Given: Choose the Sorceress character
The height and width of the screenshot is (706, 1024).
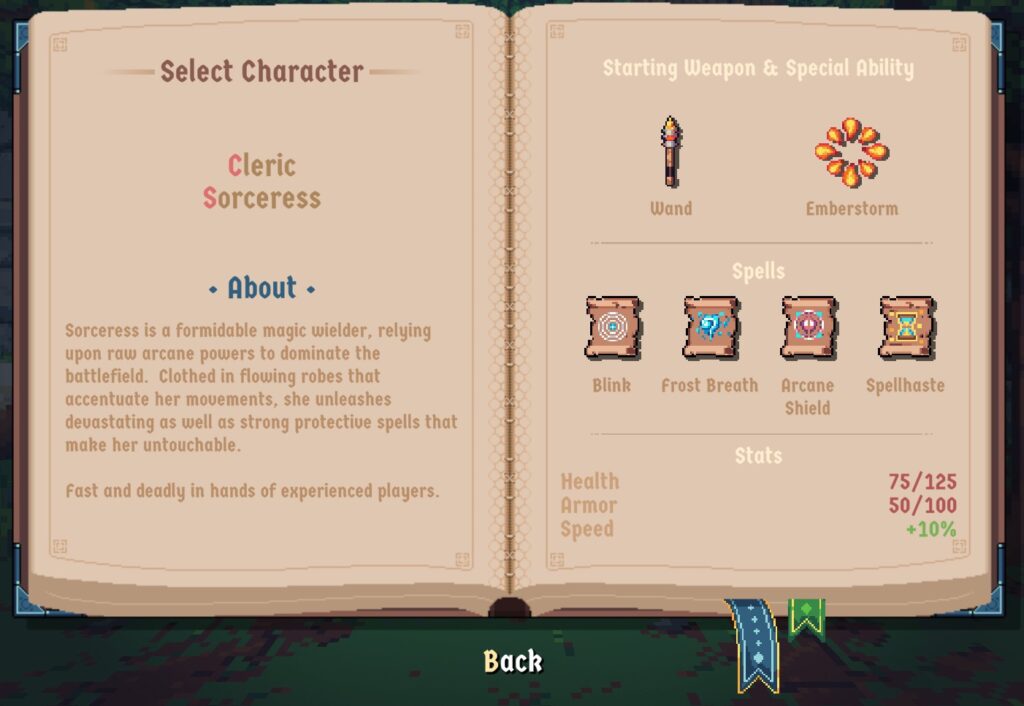Looking at the screenshot, I should tap(262, 198).
